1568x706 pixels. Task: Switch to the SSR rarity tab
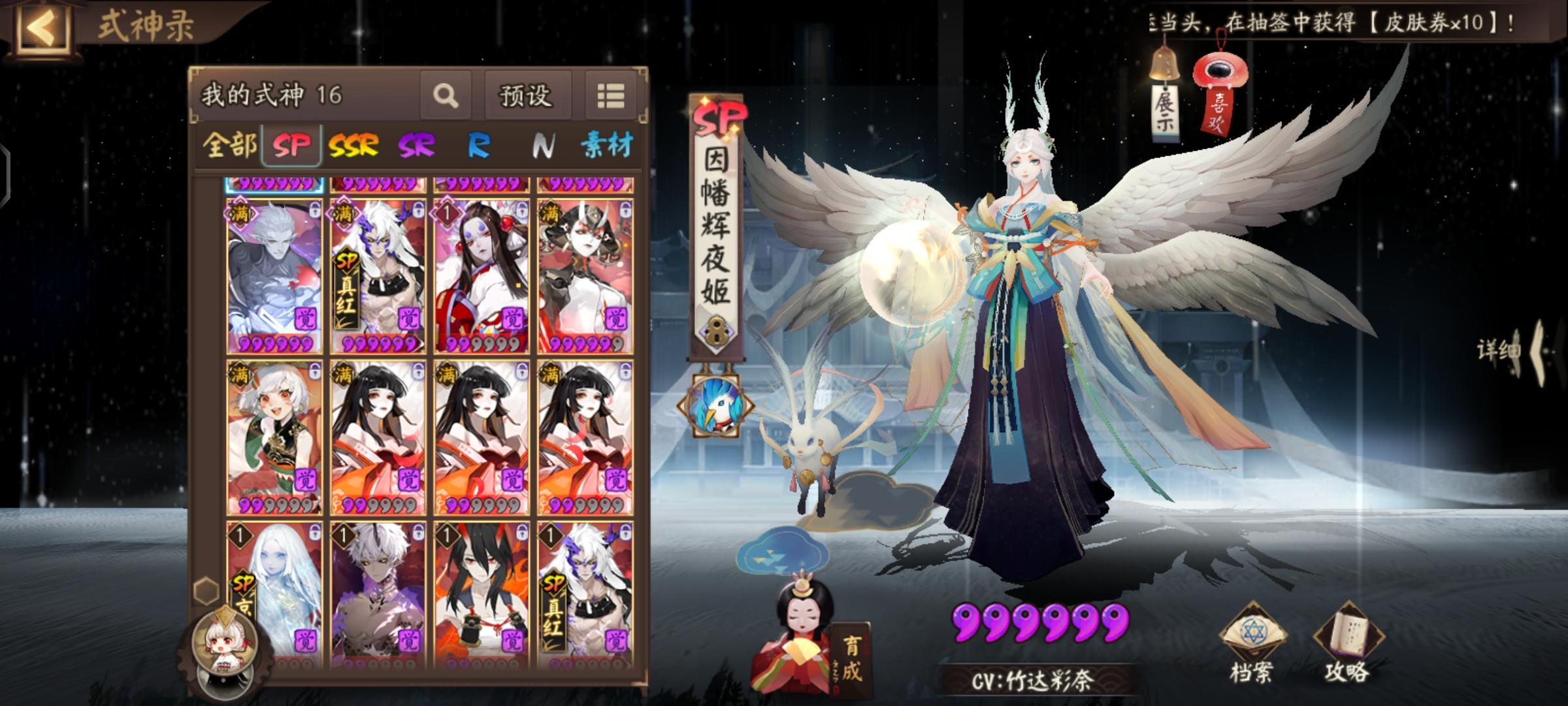pos(353,148)
